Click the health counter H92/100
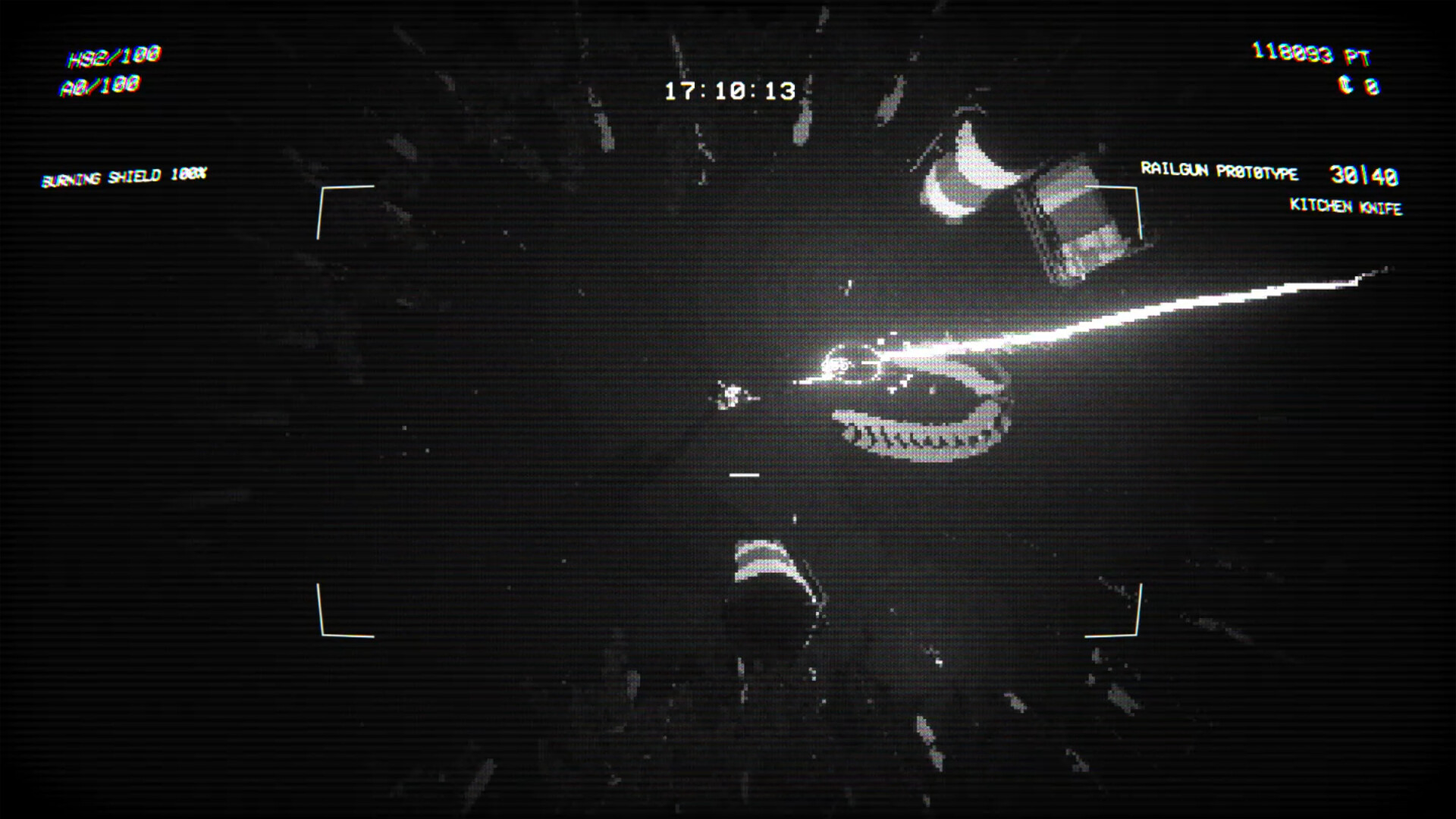1456x819 pixels. 115,55
